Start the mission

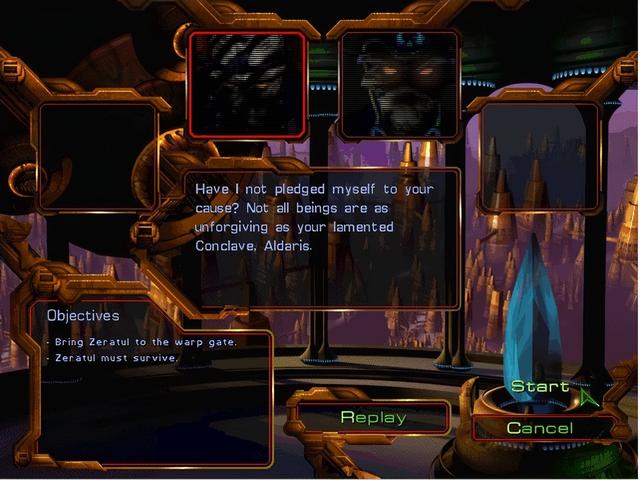(540, 387)
